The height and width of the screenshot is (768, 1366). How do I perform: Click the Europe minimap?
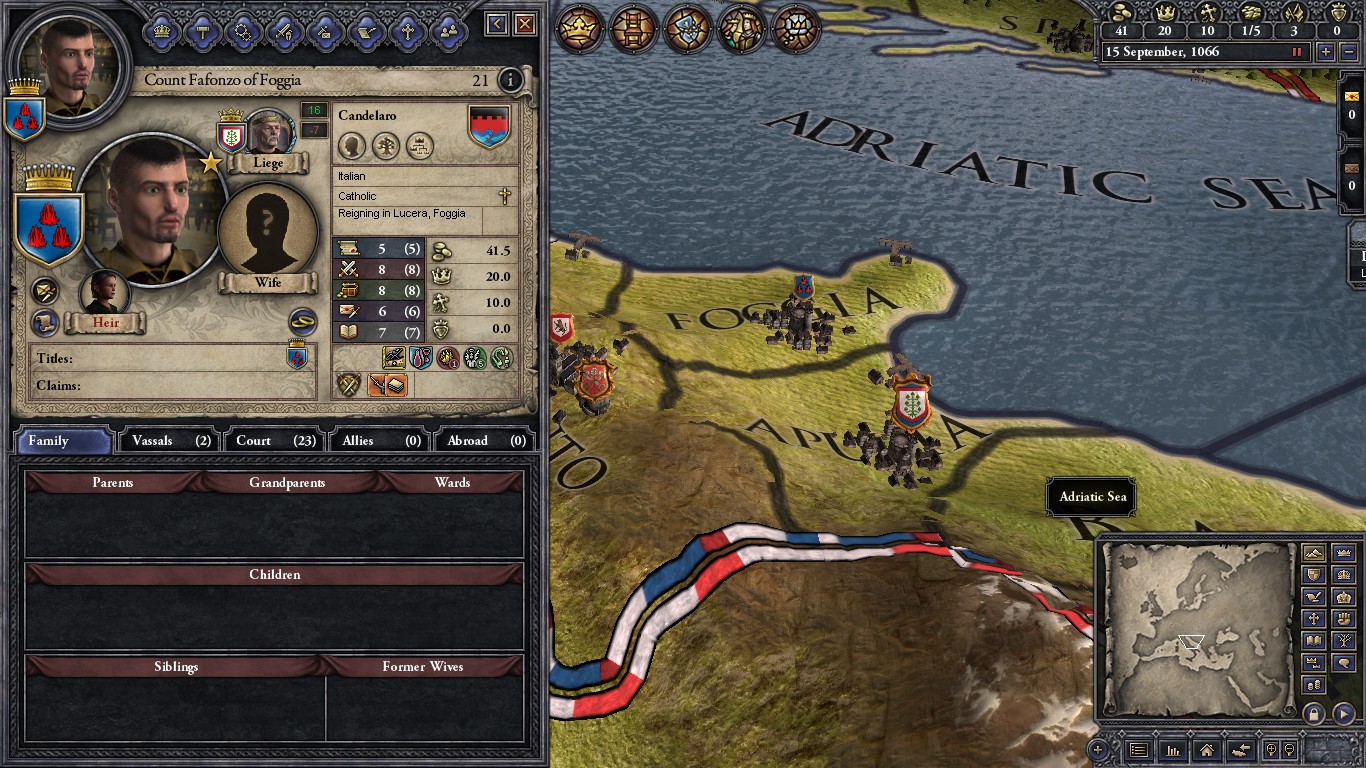(1195, 630)
